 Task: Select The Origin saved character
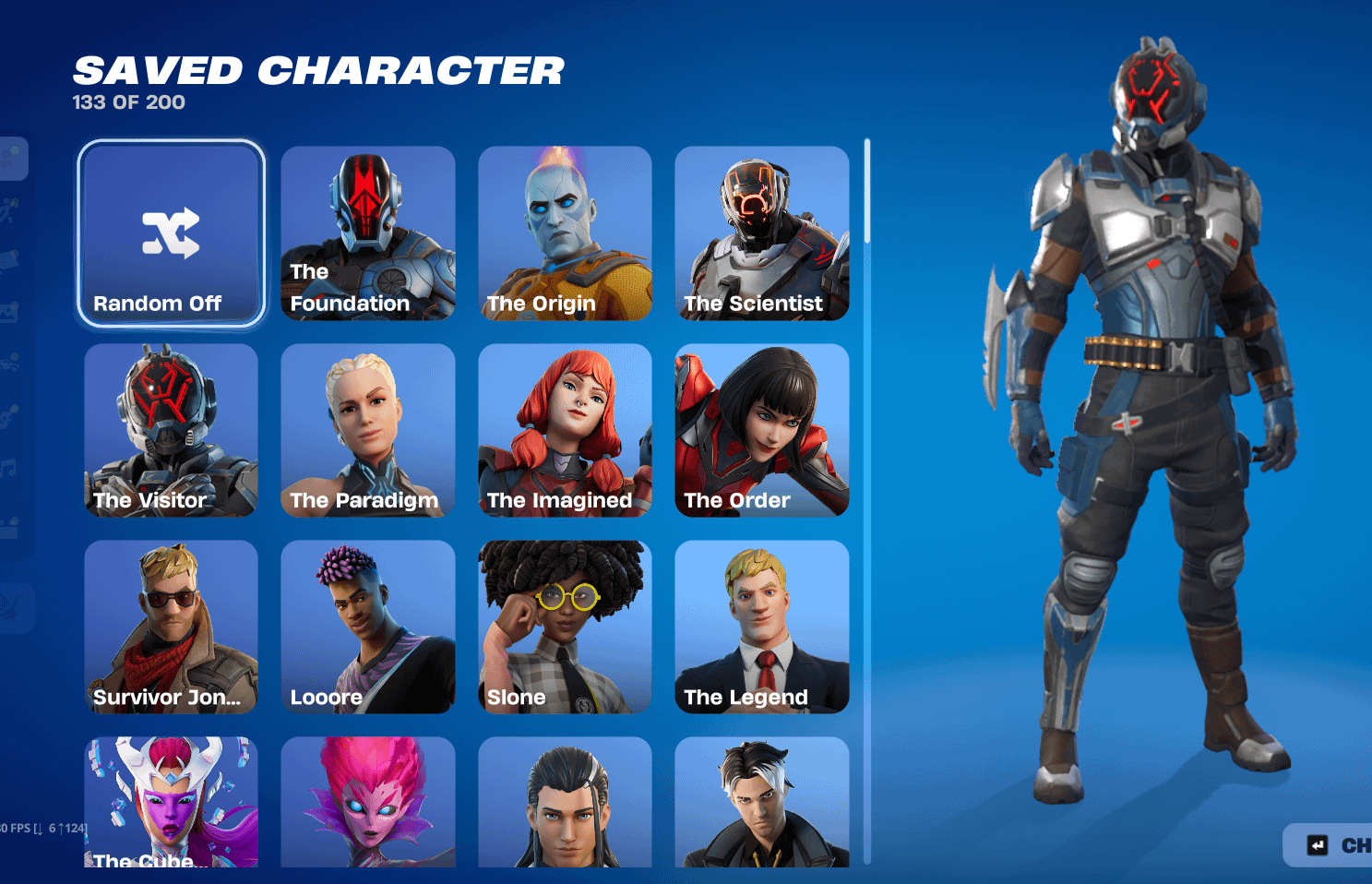(565, 233)
